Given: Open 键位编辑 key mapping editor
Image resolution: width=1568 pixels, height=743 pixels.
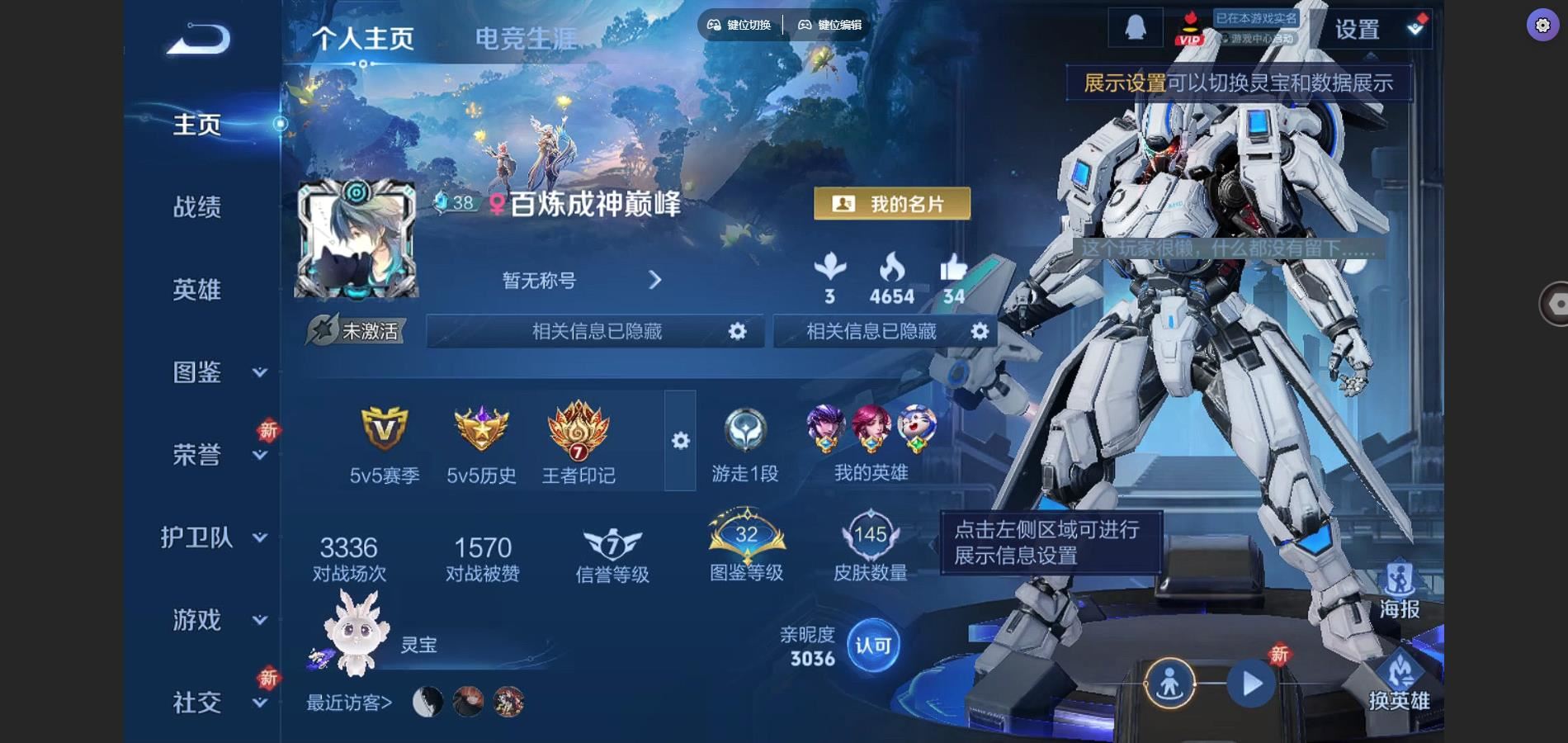Looking at the screenshot, I should click(829, 25).
